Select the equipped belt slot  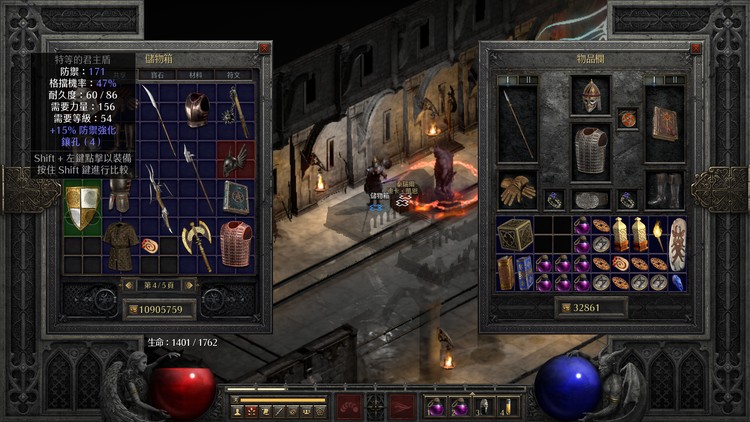[x=591, y=199]
